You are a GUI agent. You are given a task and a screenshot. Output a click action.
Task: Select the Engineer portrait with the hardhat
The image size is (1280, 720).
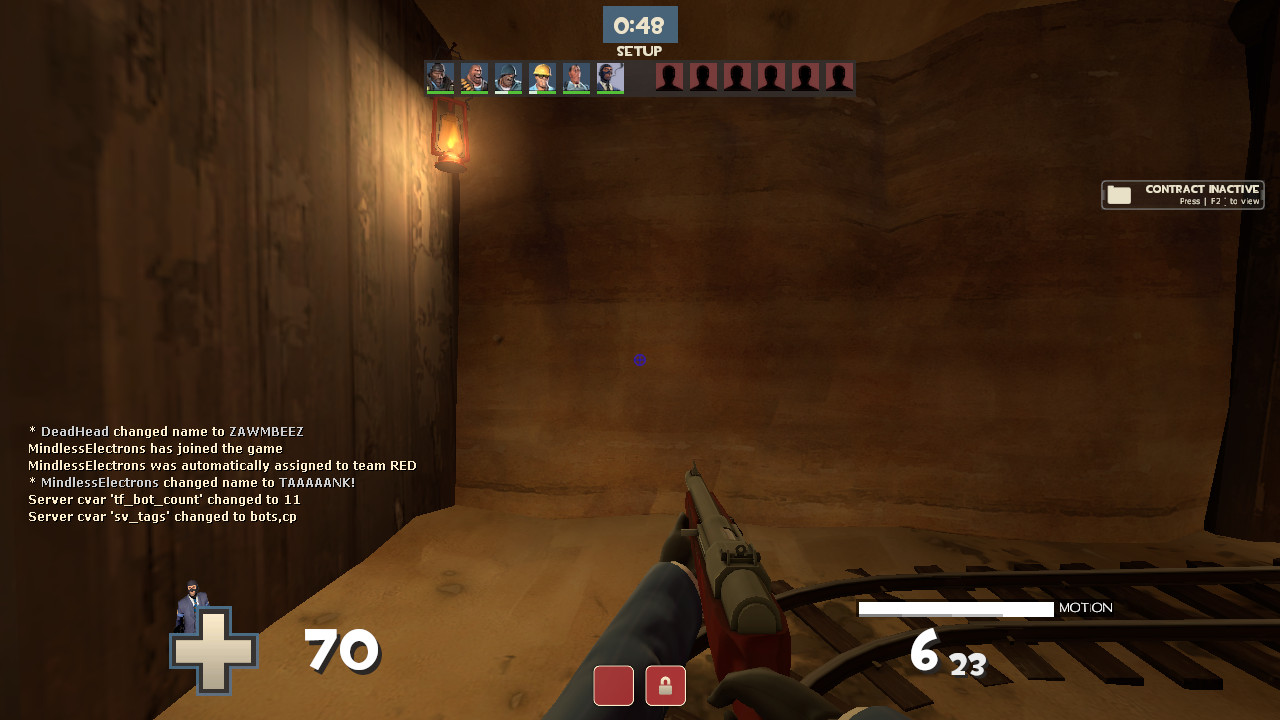tap(542, 78)
